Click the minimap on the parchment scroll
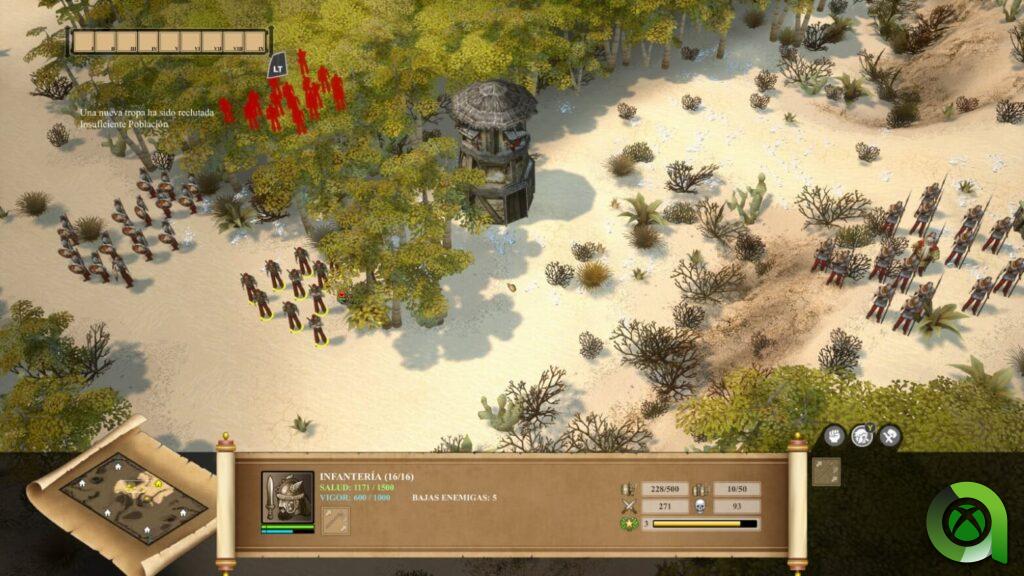 coord(129,498)
